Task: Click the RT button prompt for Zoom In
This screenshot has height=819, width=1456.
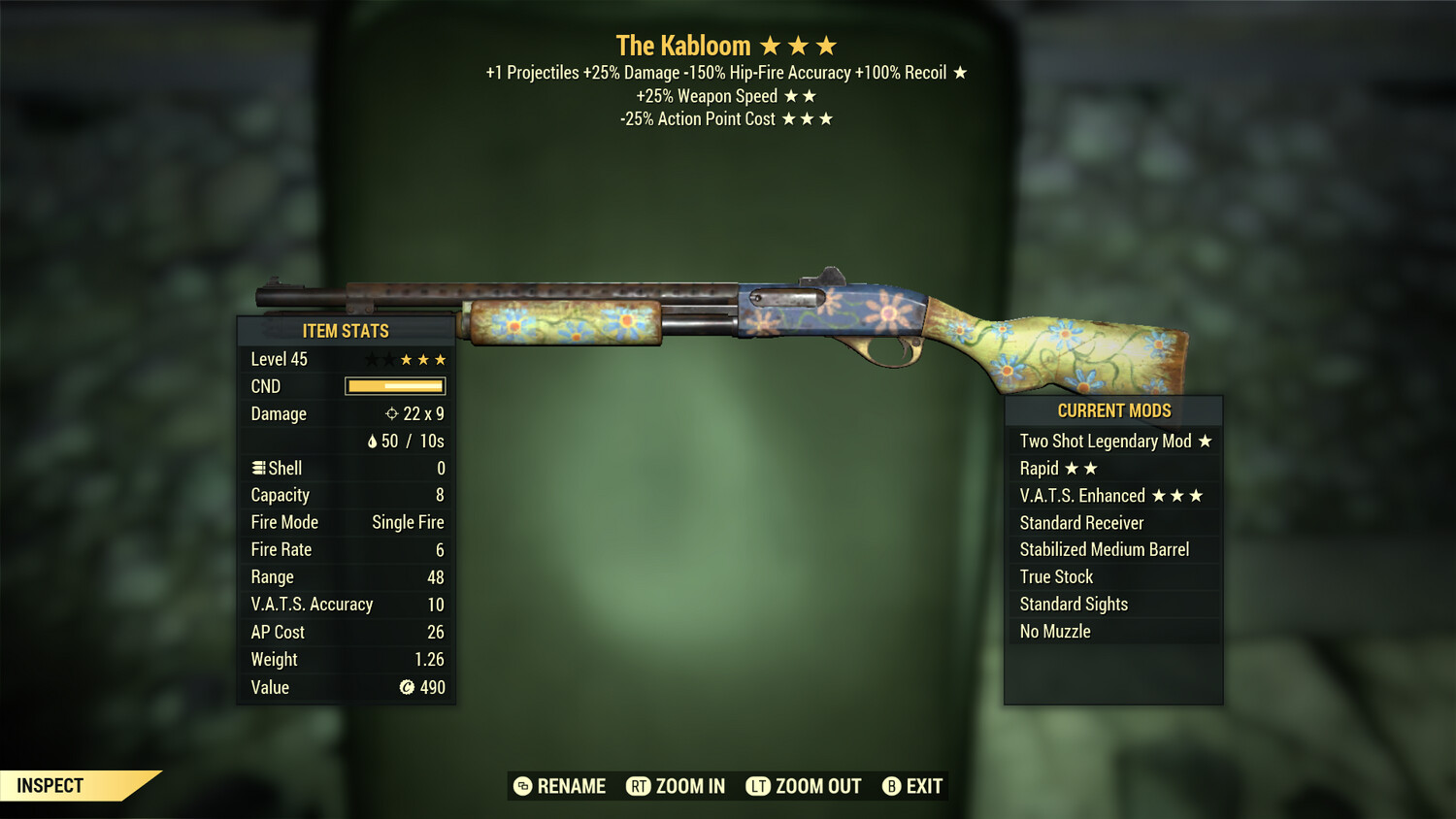Action: pos(638,786)
